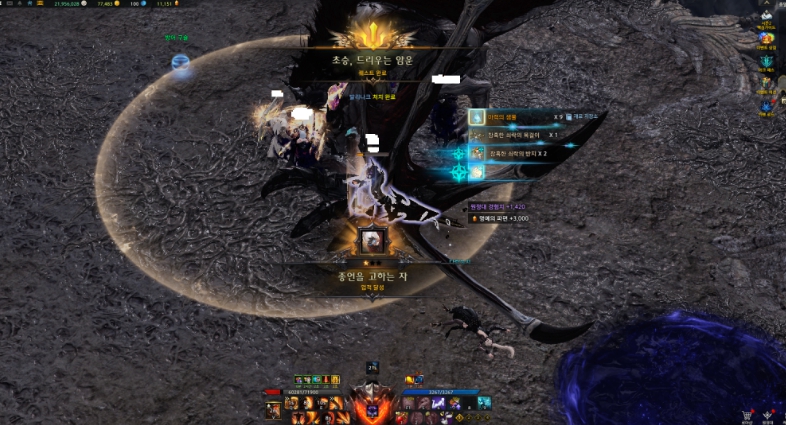This screenshot has width=786, height=425.
Task: Open the teal crest side menu icon
Action: click(x=765, y=61)
